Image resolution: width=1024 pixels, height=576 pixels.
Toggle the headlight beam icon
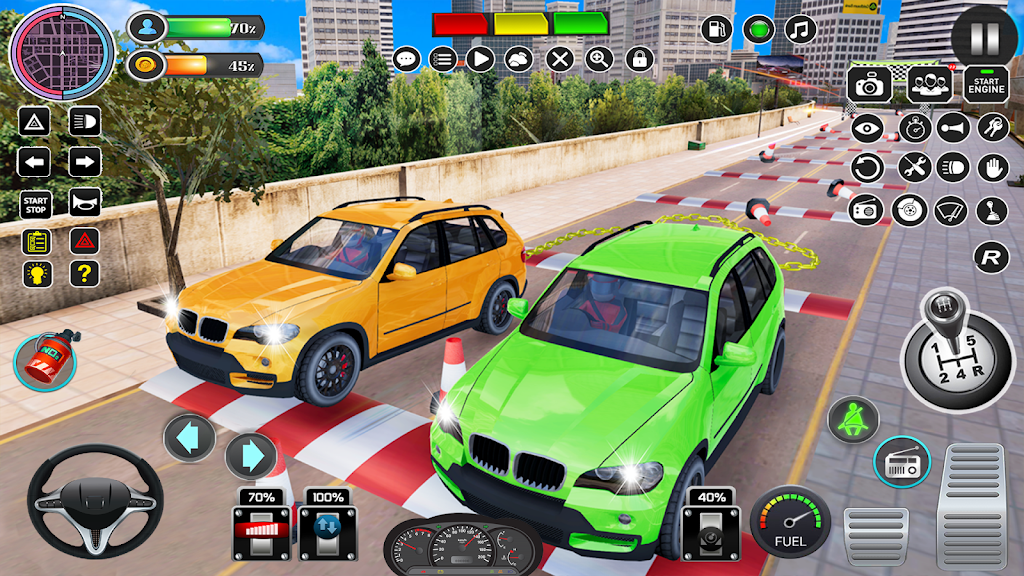[85, 123]
